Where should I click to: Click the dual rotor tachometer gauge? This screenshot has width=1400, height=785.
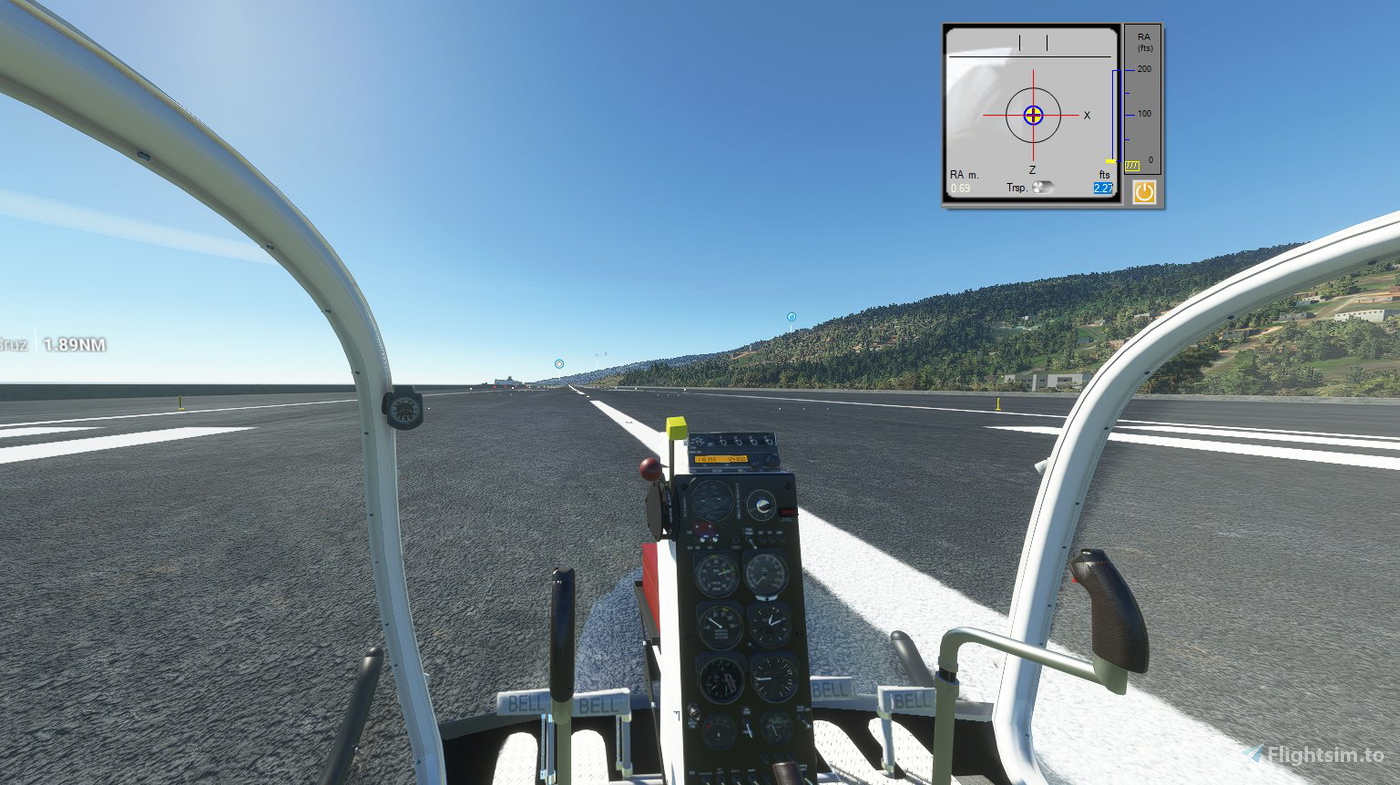tap(715, 574)
